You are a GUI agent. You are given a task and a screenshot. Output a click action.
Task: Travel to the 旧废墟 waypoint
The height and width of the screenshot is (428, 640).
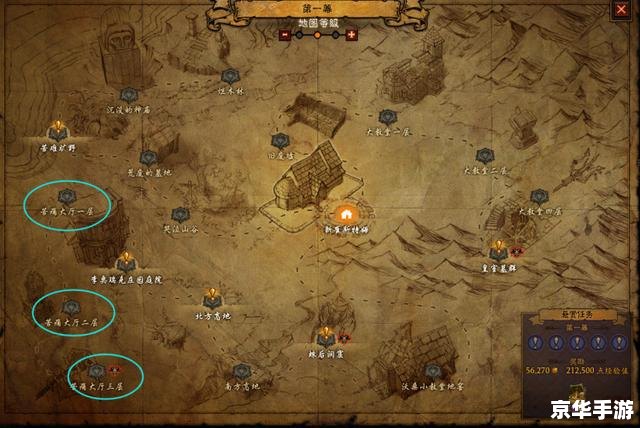coord(280,141)
